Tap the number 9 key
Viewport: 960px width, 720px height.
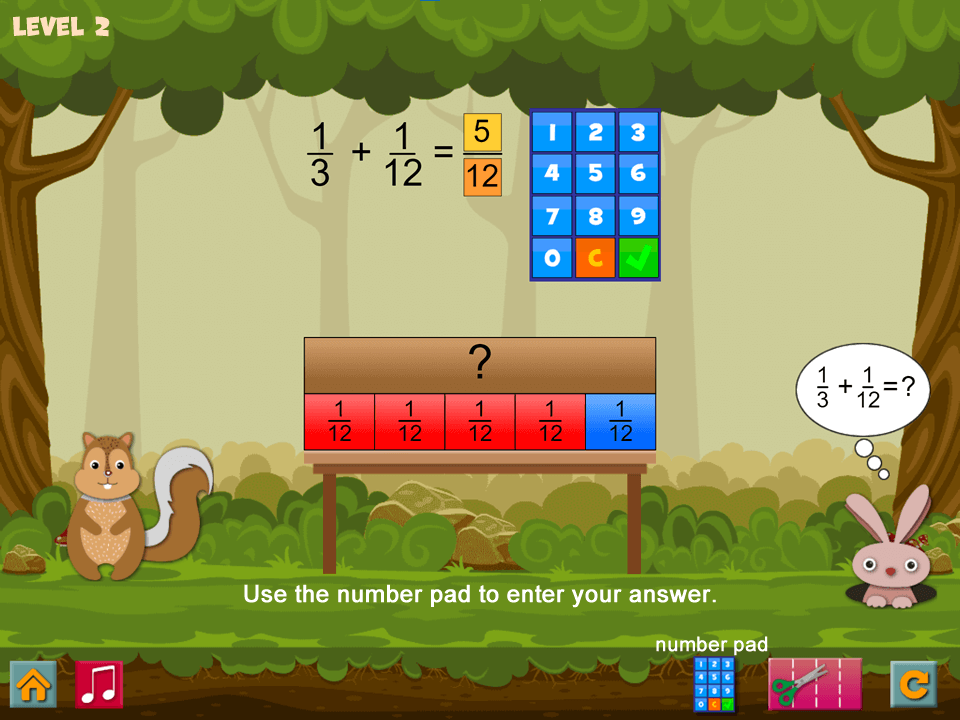(x=638, y=216)
